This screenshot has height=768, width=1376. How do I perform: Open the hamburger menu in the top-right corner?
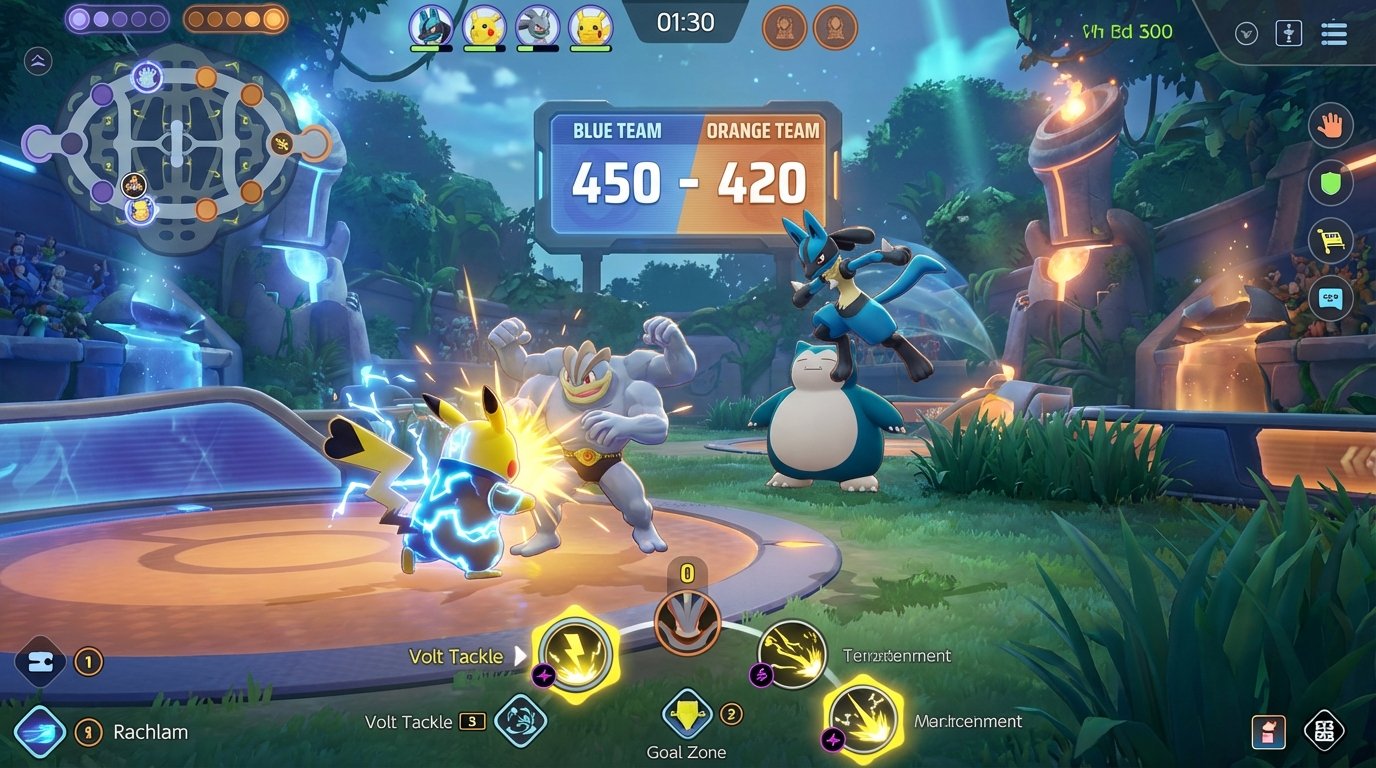(1334, 32)
